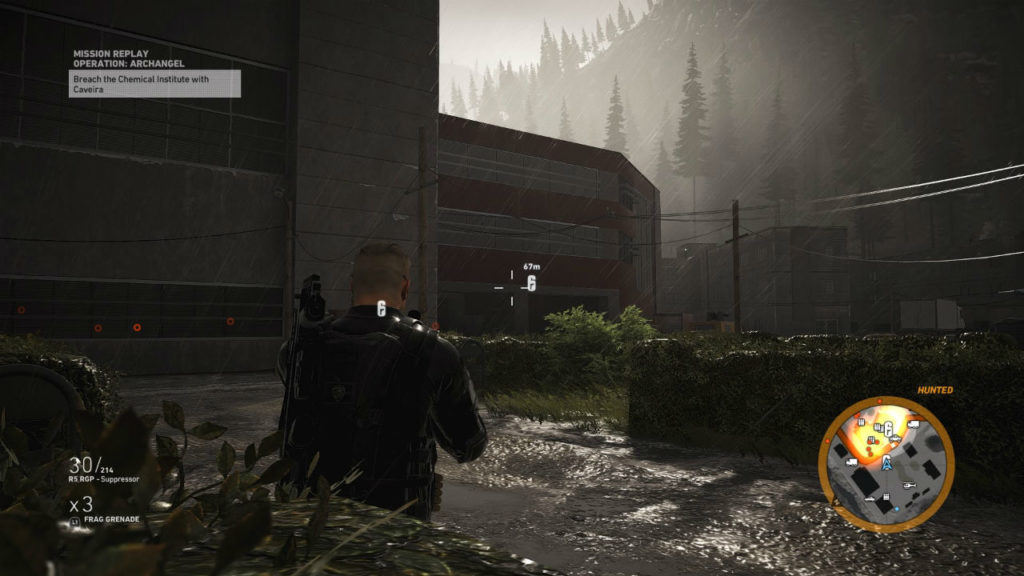Open the circular minimap
1024x576 pixels.
(x=886, y=463)
